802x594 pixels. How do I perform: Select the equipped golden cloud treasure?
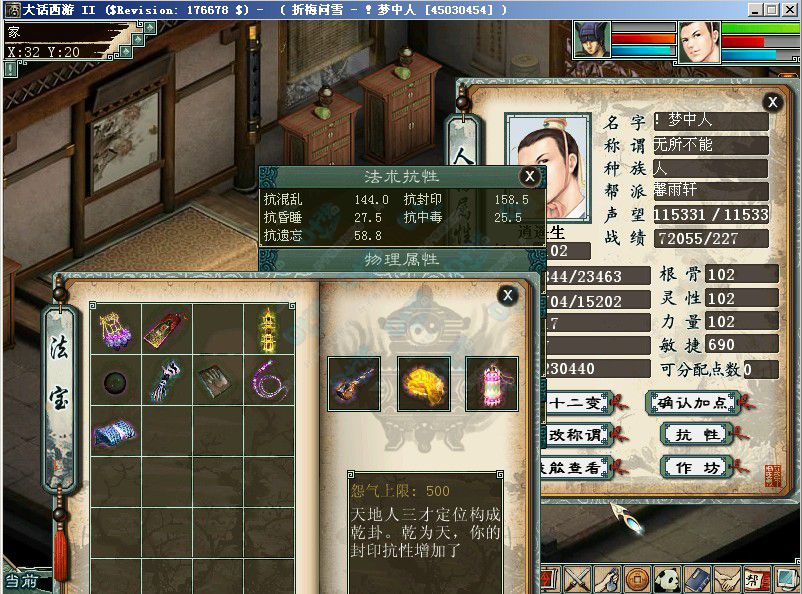pyautogui.click(x=423, y=383)
